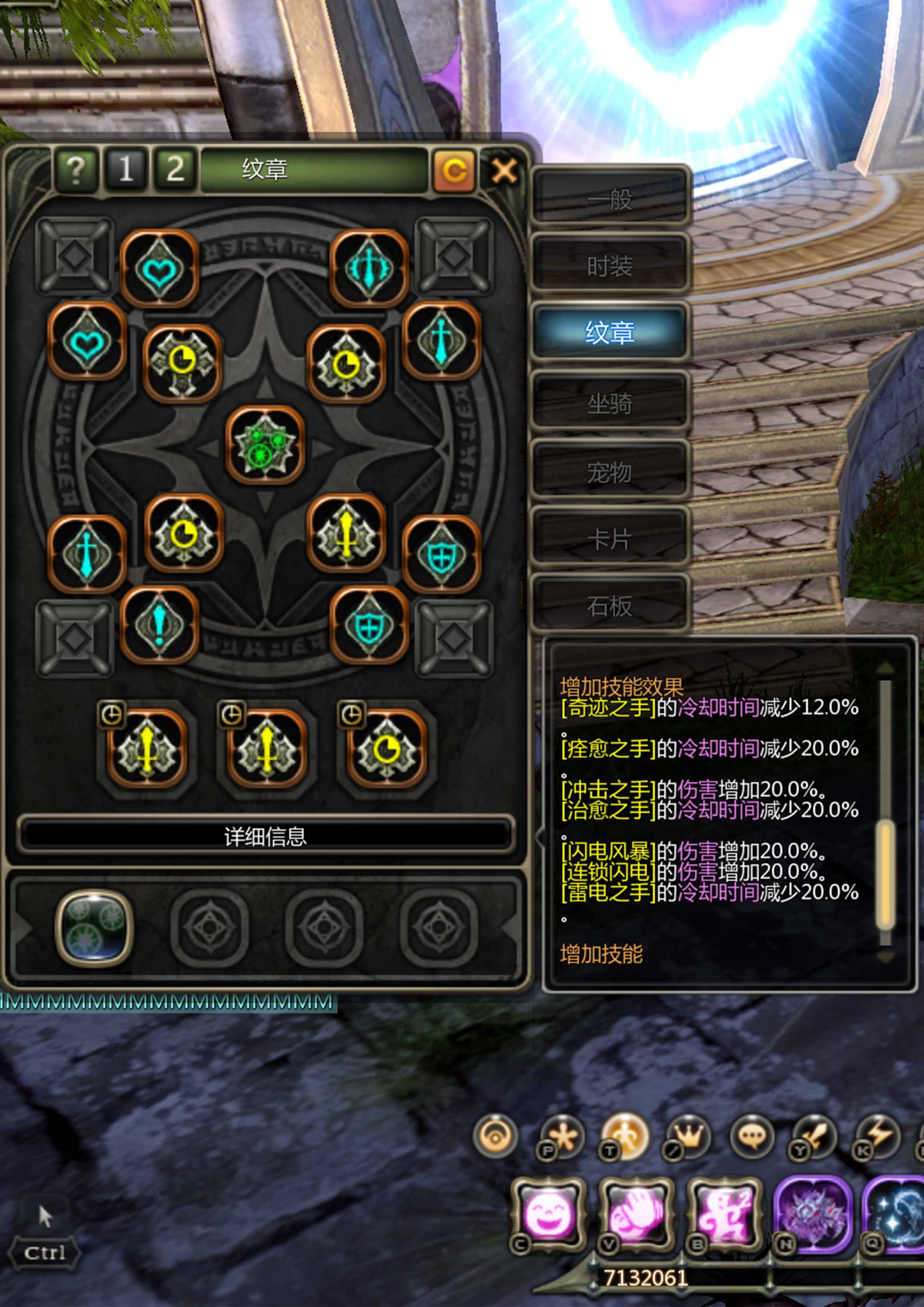Select the 纹章 side tab
Image resolution: width=924 pixels, height=1307 pixels.
(x=609, y=333)
